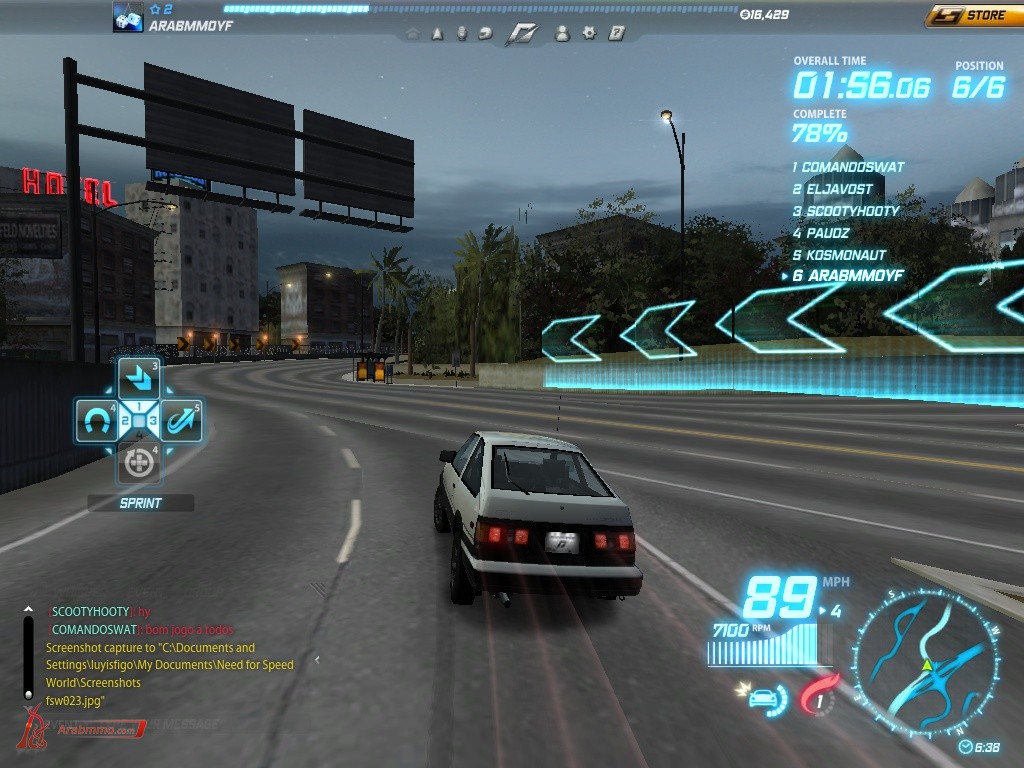This screenshot has width=1024, height=768.
Task: Select SCOOTYHOOTY in the race standings
Action: 851,211
